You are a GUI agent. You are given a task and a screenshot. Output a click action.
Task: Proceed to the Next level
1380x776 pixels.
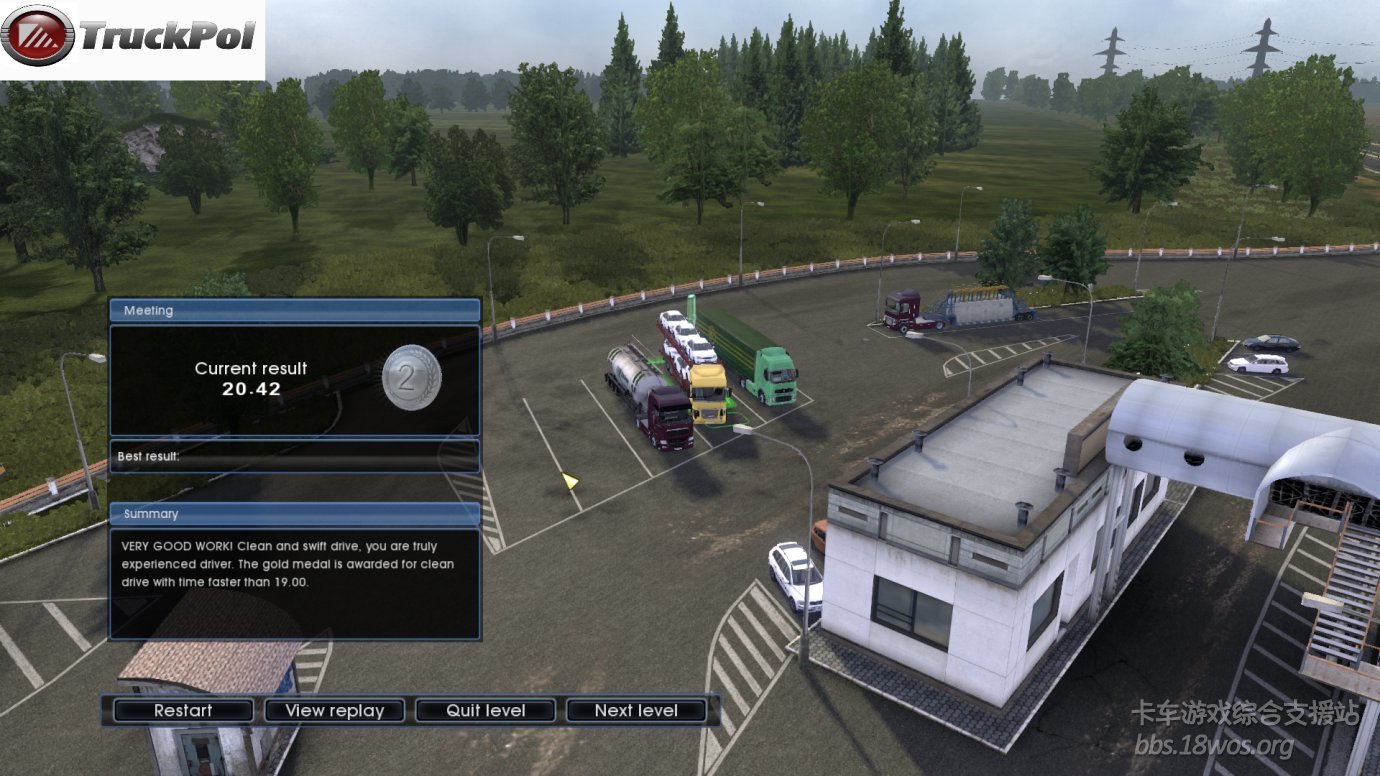click(x=636, y=711)
